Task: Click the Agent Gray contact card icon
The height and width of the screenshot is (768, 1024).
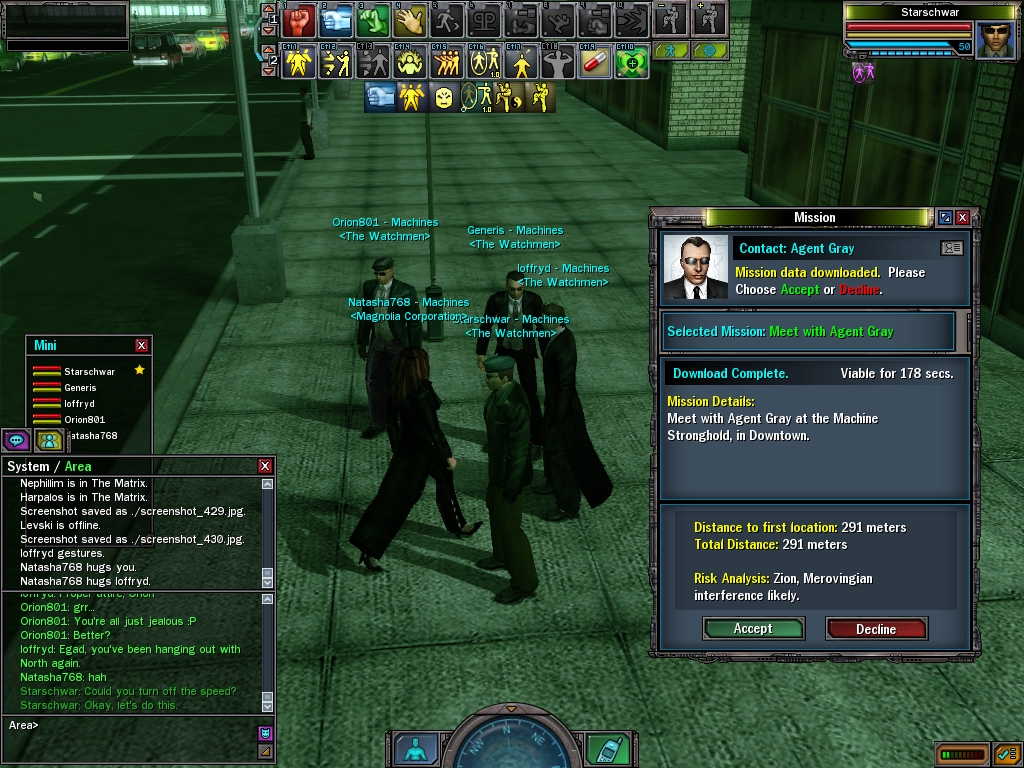Action: pyautogui.click(x=951, y=248)
